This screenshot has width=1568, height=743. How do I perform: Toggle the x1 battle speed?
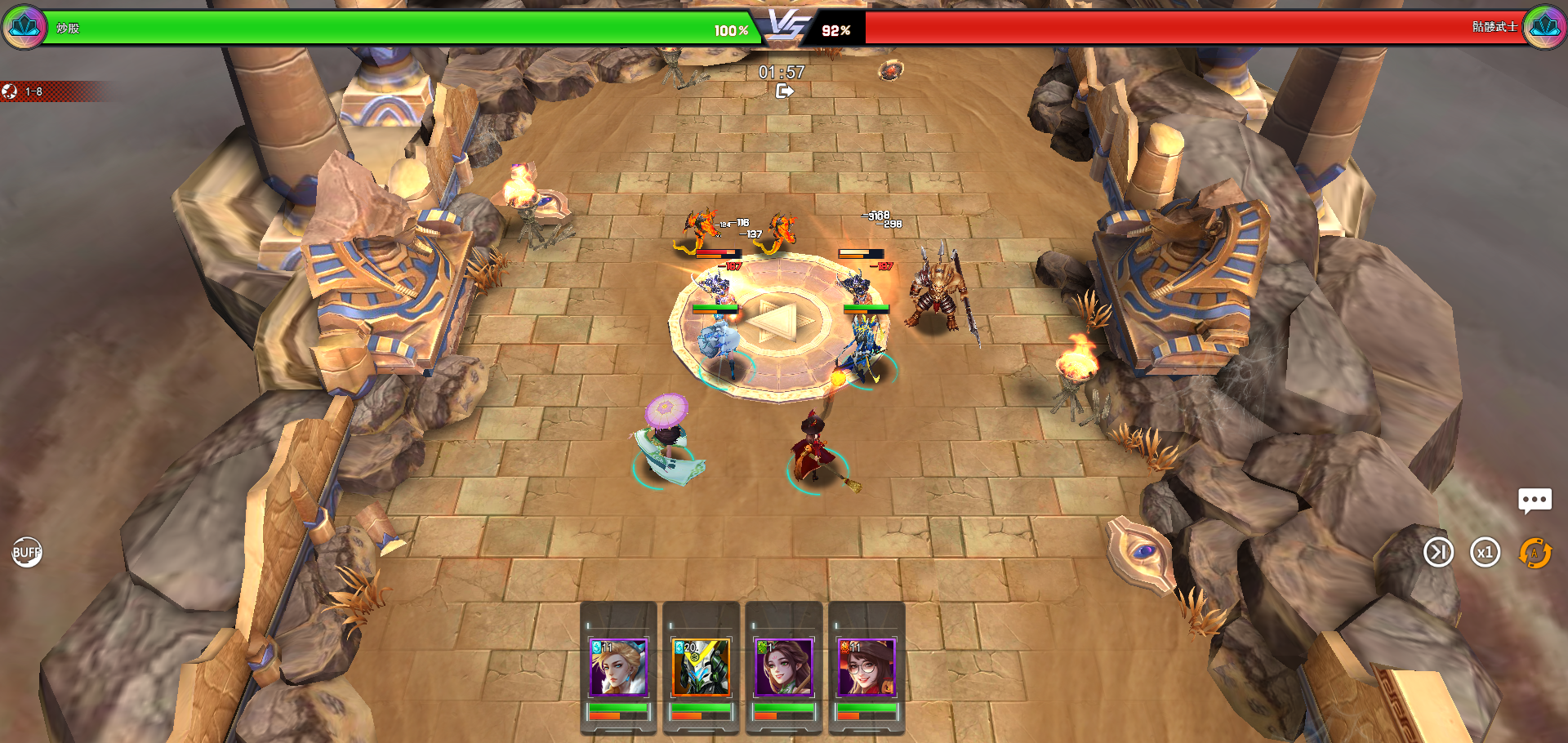(1485, 553)
